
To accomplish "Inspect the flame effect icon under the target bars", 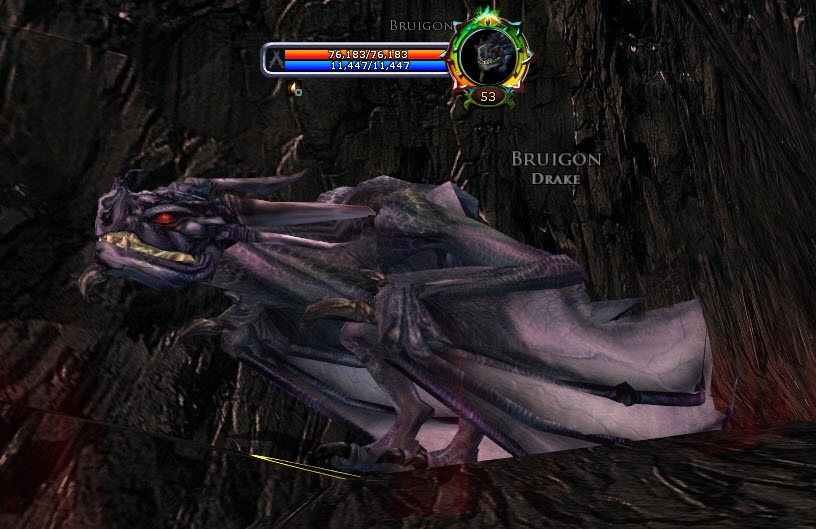I will tap(294, 89).
